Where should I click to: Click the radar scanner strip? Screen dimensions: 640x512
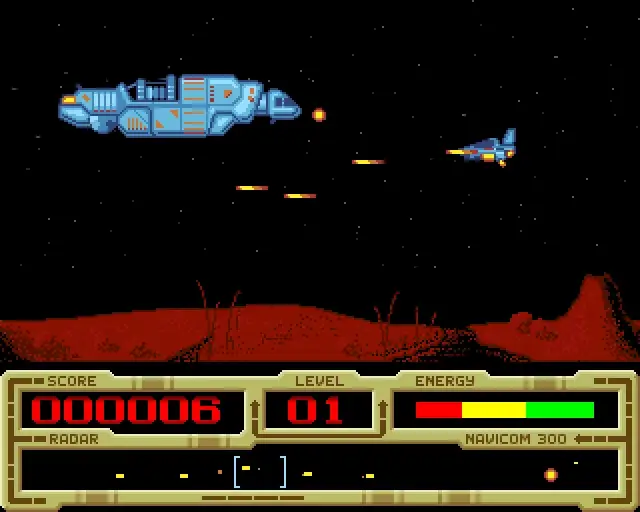(320, 471)
